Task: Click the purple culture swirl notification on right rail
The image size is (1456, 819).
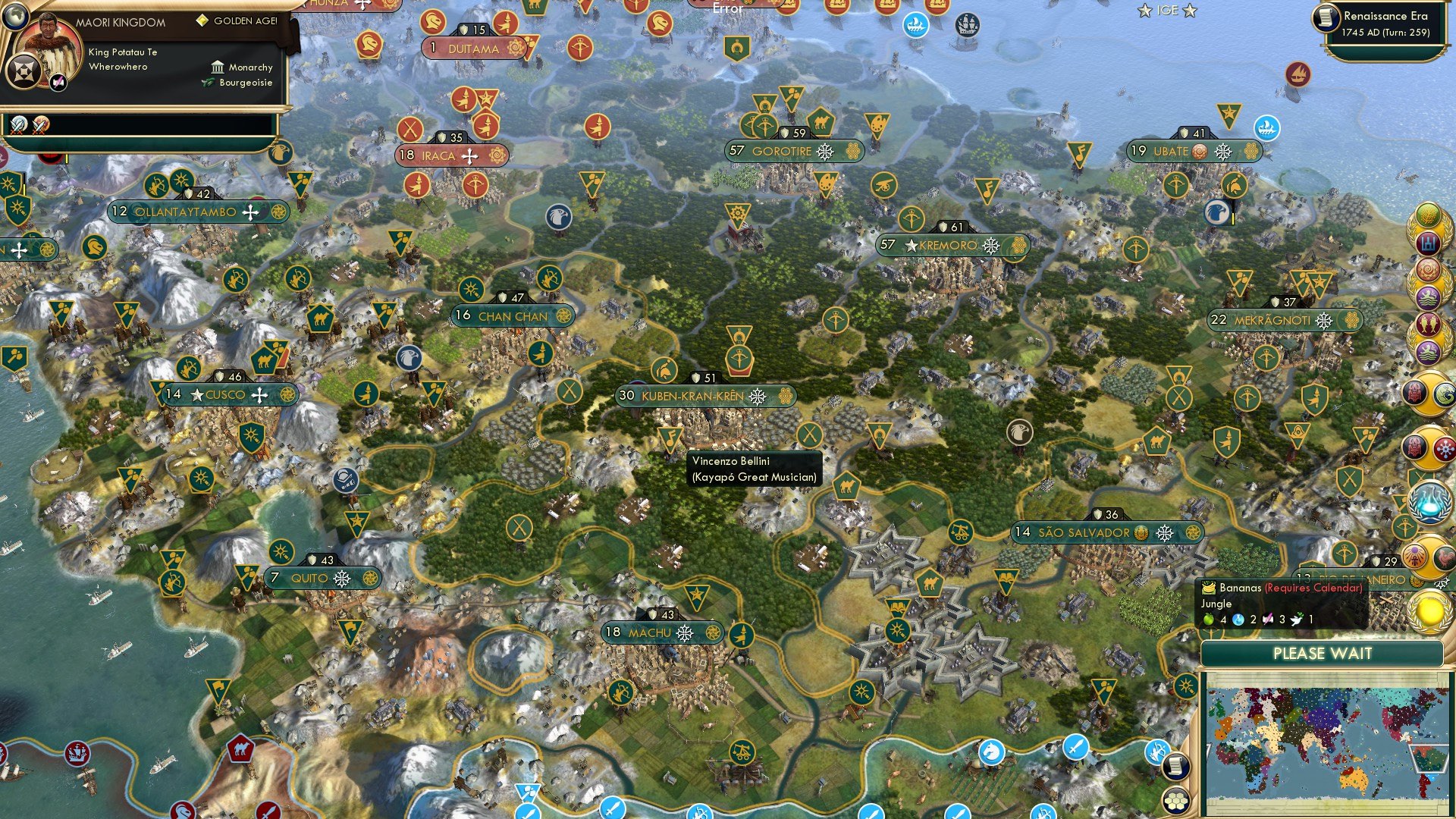Action: point(1427,268)
